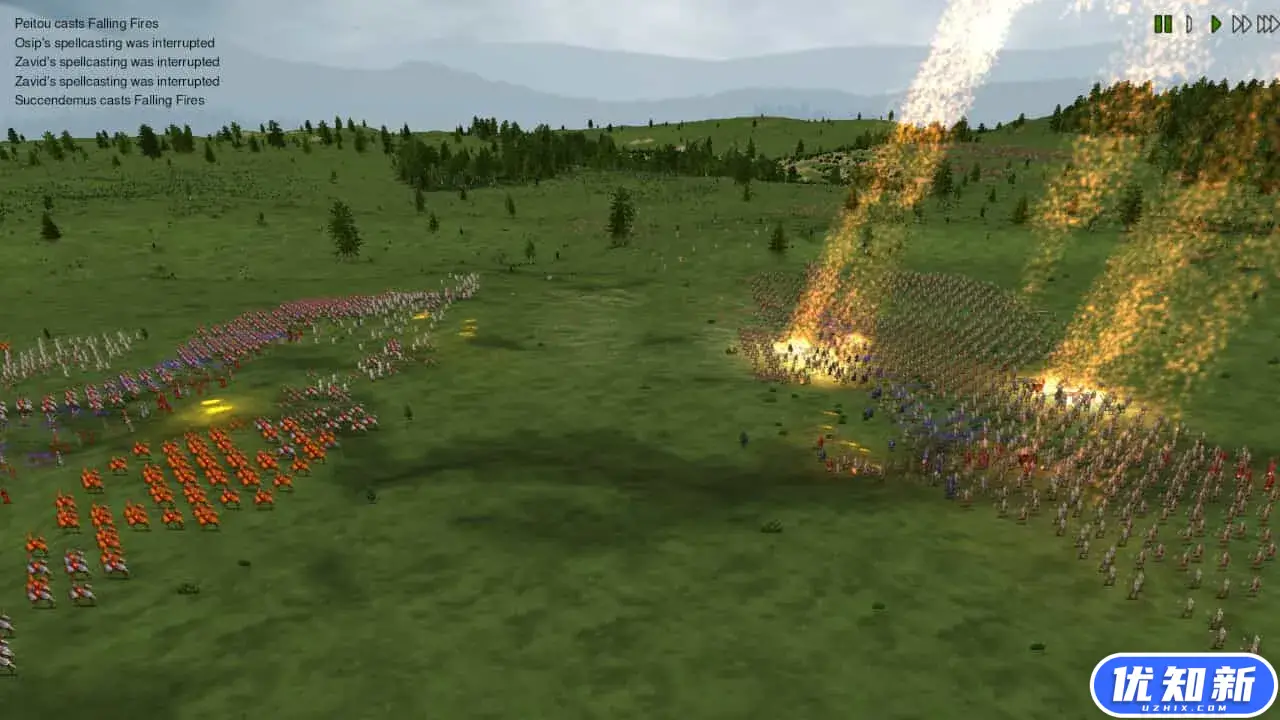Select the slow-motion step icon beside pause
This screenshot has height=720, width=1280.
coord(1188,24)
